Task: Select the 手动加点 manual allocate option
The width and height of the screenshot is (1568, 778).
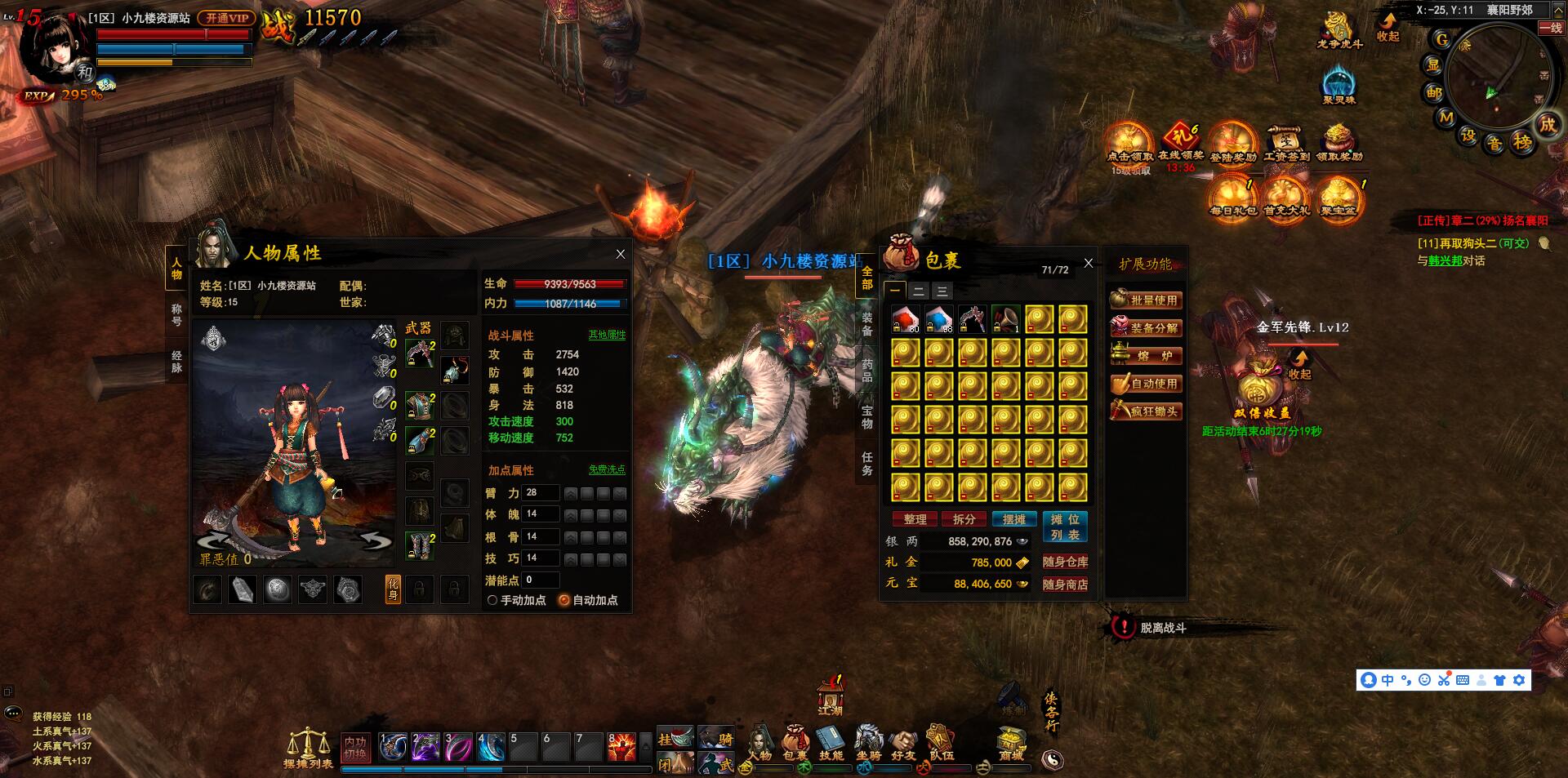Action: coord(492,600)
